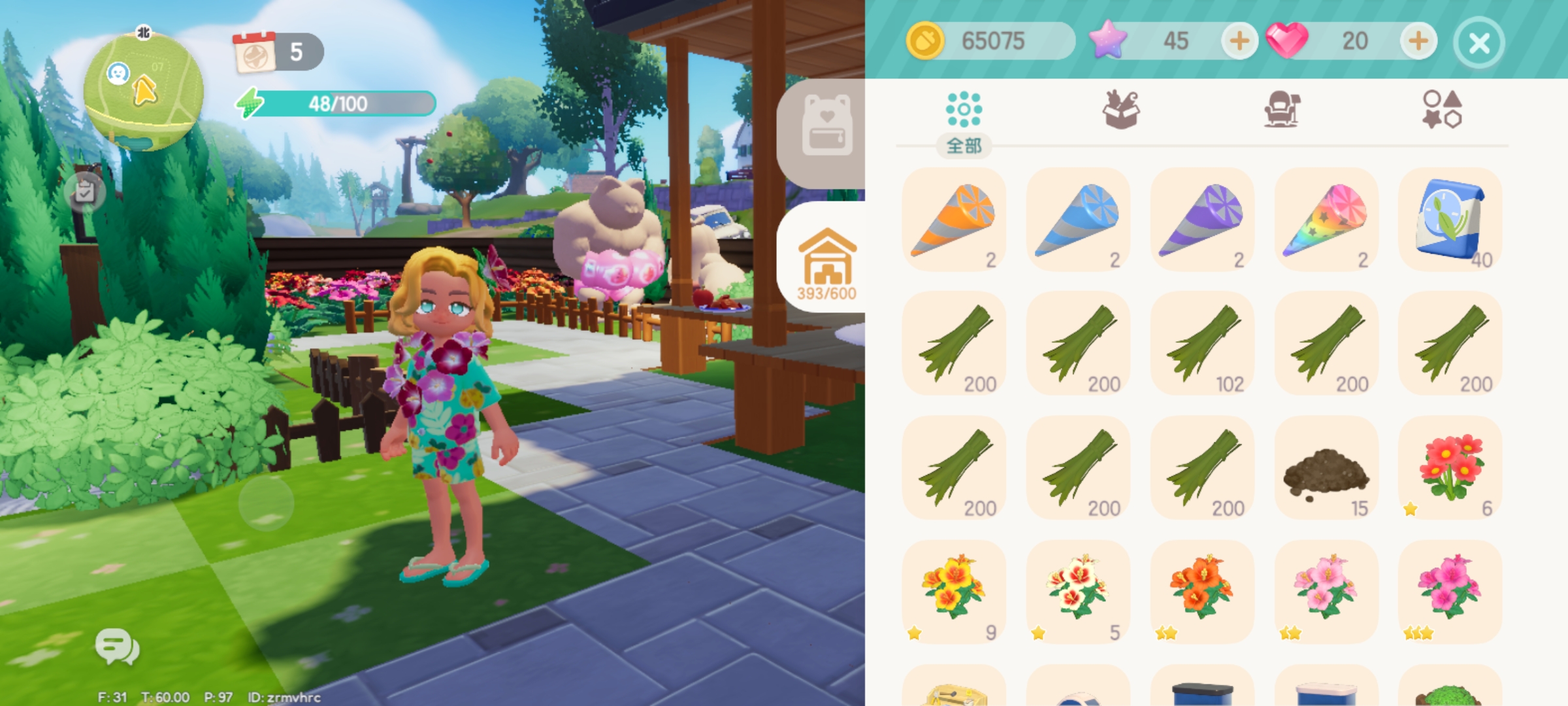This screenshot has height=706, width=1568.
Task: Open the clipboard task list icon
Action: pyautogui.click(x=85, y=192)
